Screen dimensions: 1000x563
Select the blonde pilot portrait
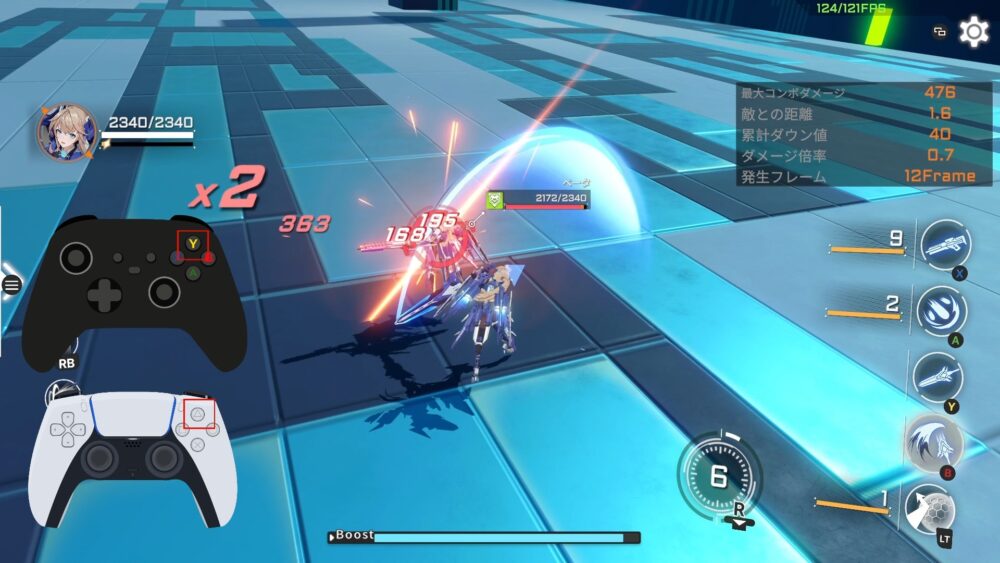[67, 133]
